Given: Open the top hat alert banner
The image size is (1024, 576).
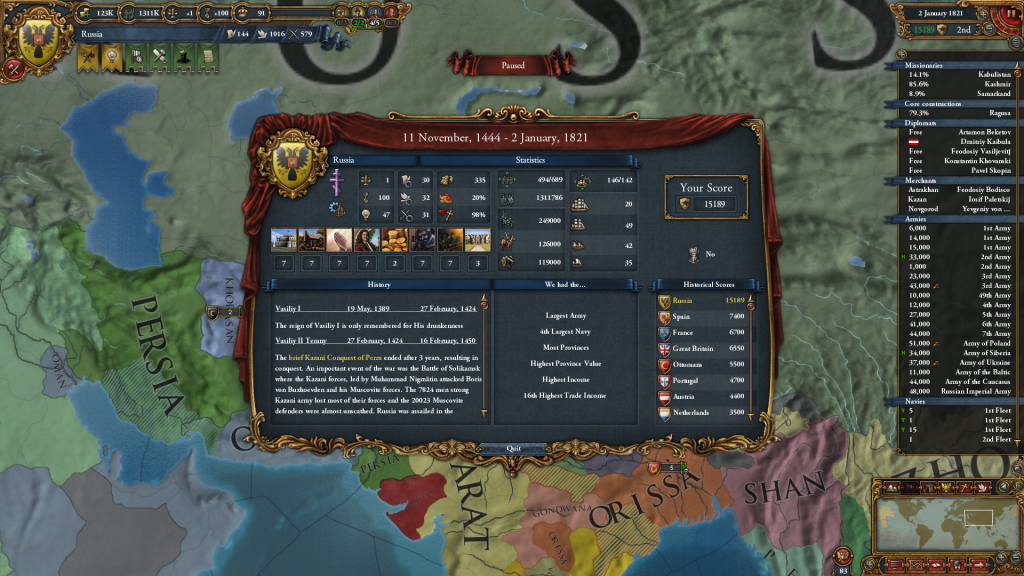Looking at the screenshot, I should click(x=182, y=59).
